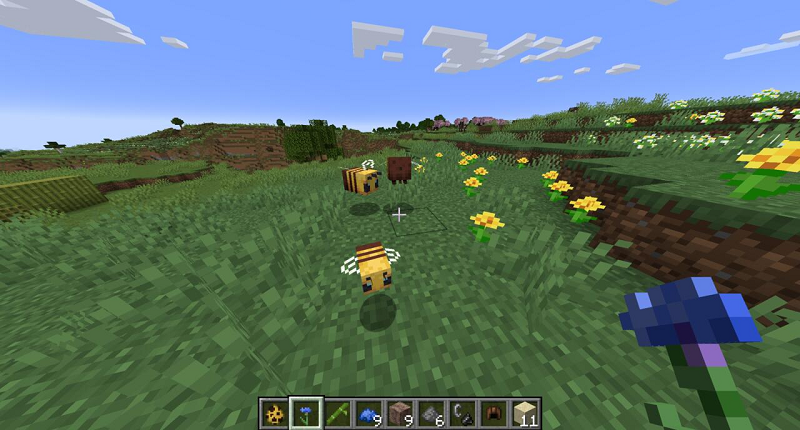Select the gray gravel-like item stack of six
This screenshot has height=430, width=800.
click(x=429, y=413)
